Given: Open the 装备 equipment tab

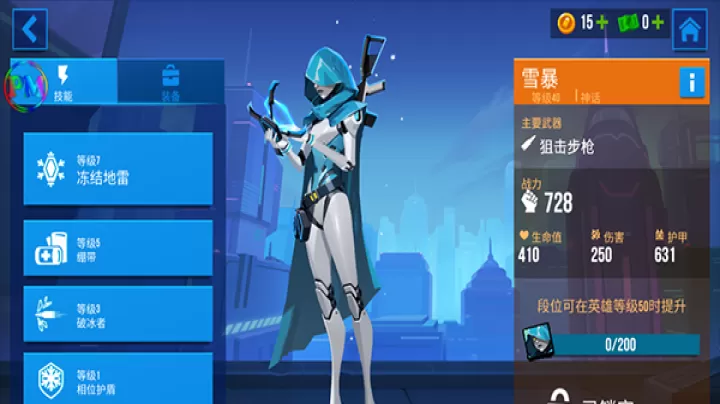Looking at the screenshot, I should pos(170,82).
